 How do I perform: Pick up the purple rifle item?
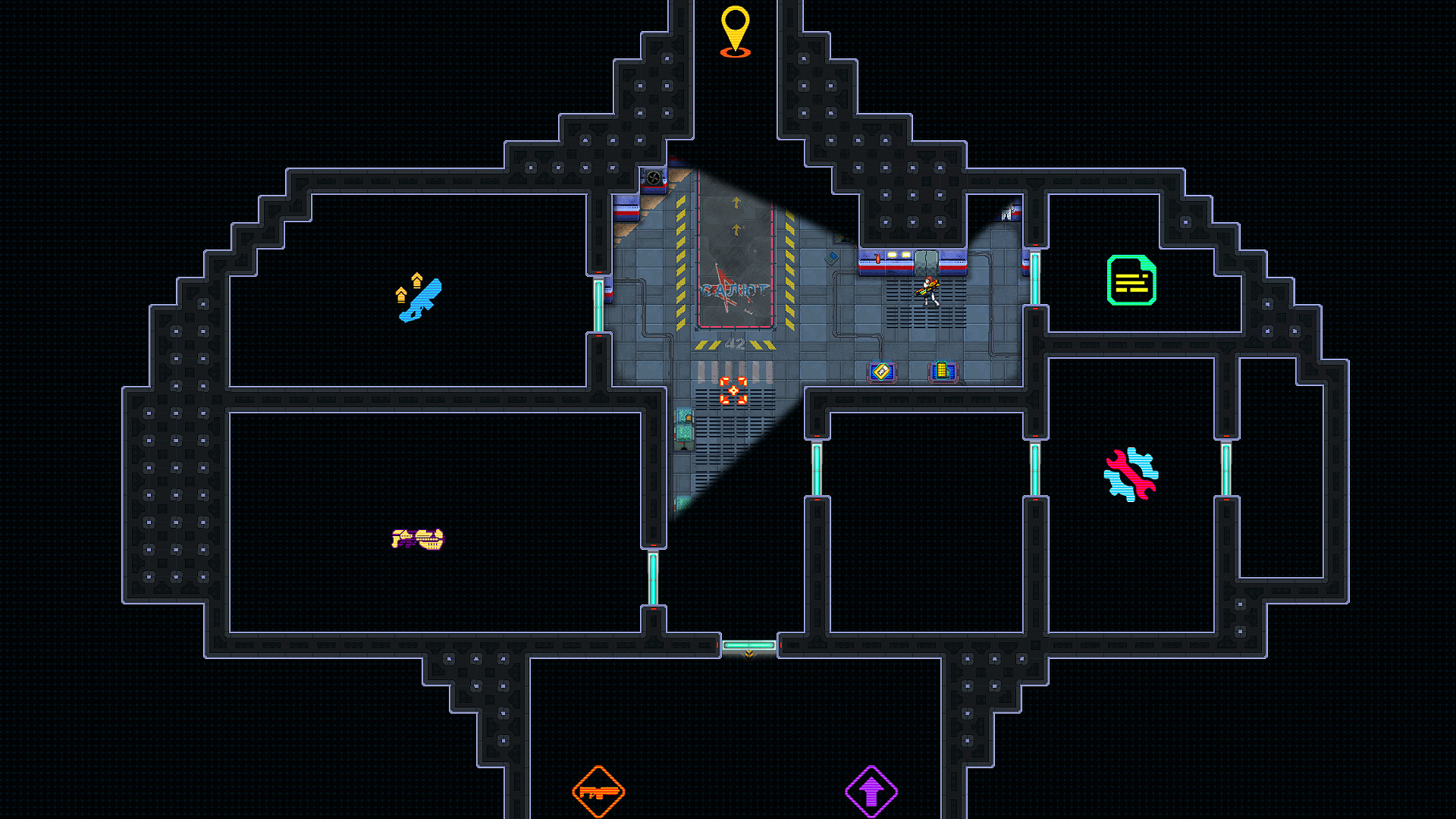point(417,540)
